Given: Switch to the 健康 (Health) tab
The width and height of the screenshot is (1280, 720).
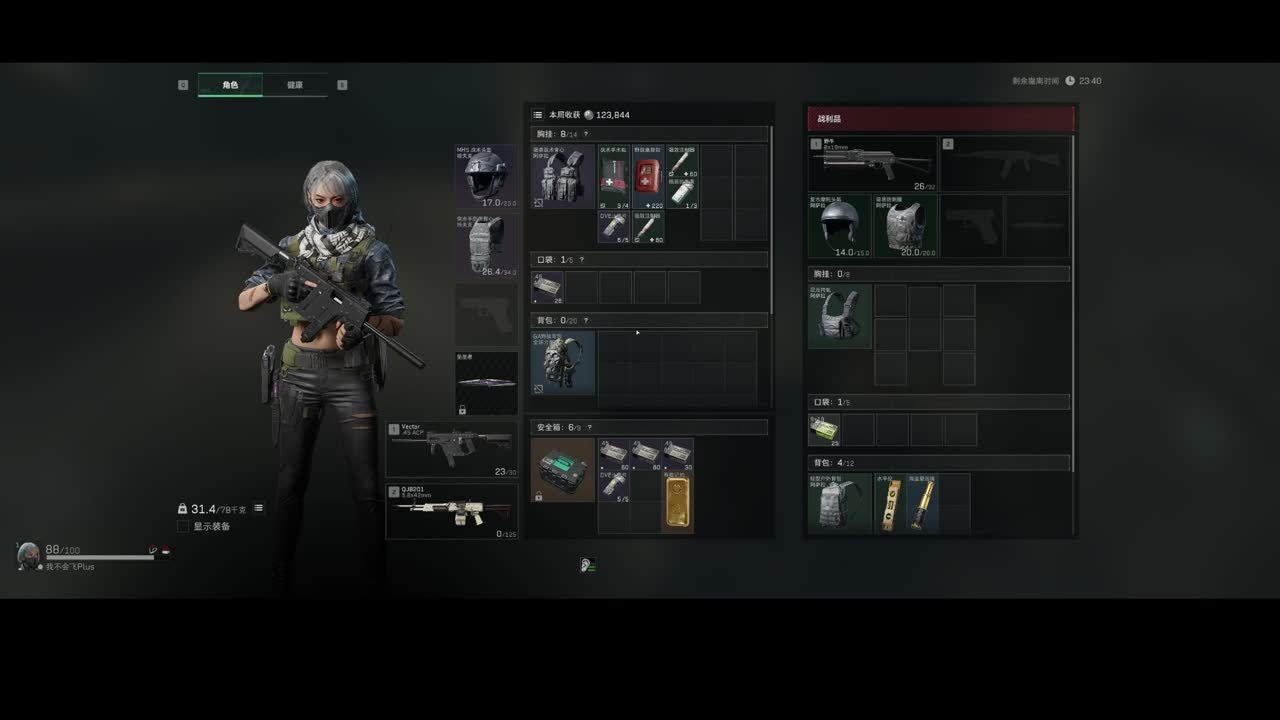Looking at the screenshot, I should click(295, 85).
